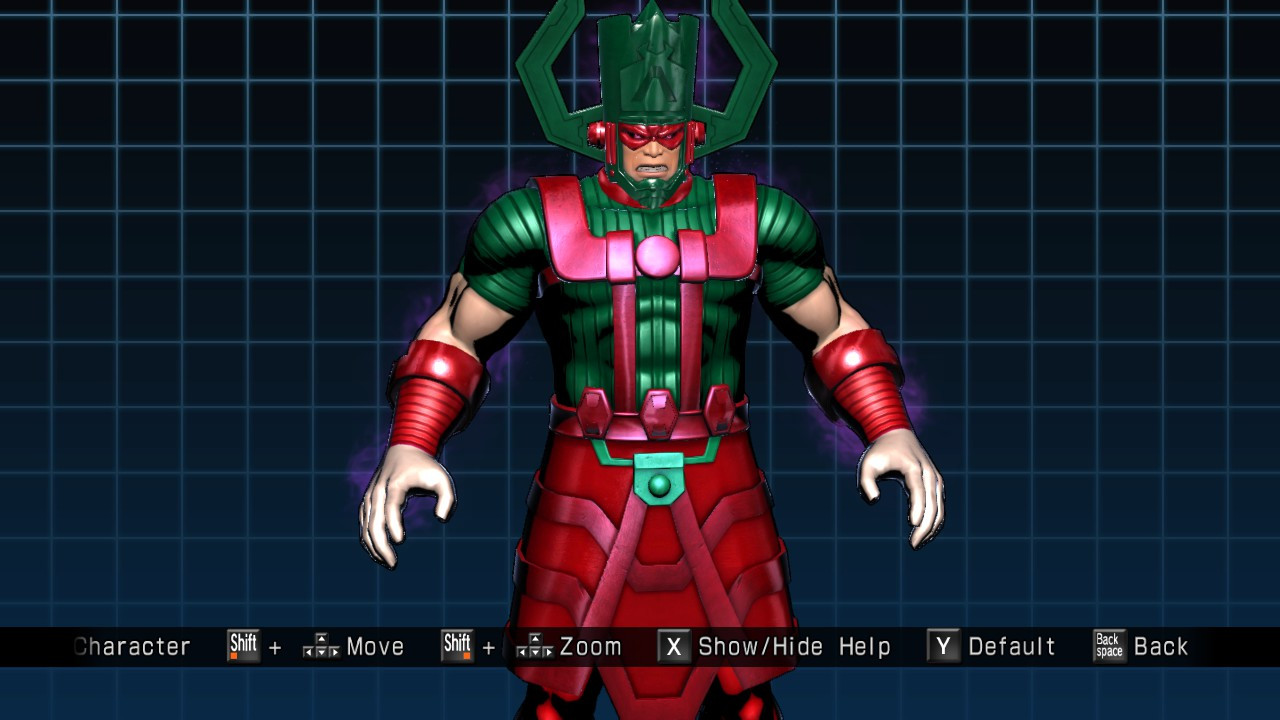Select the Shift key icon beside Move
Image resolution: width=1280 pixels, height=720 pixels.
(x=243, y=647)
